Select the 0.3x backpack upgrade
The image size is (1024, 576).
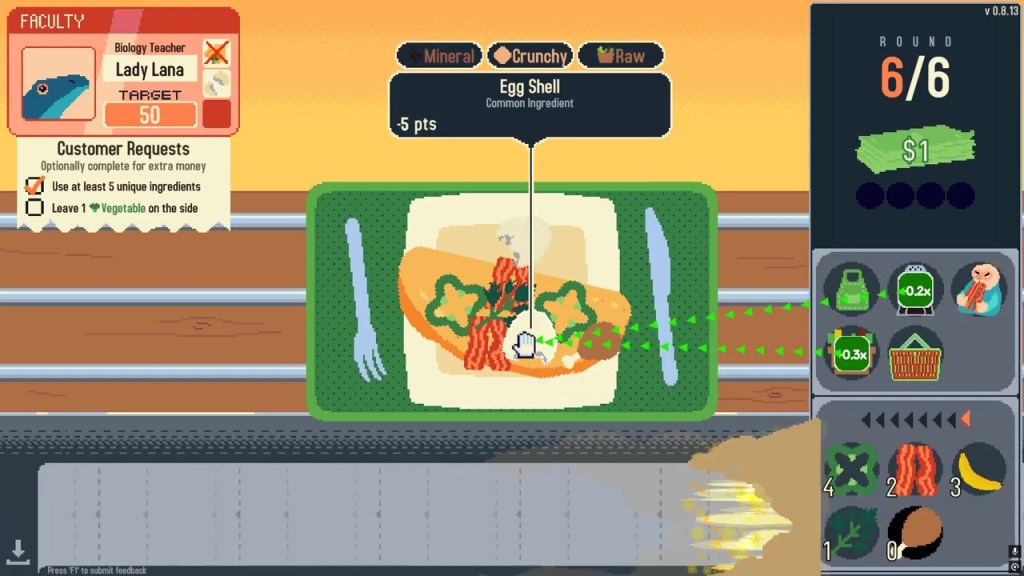pos(851,353)
